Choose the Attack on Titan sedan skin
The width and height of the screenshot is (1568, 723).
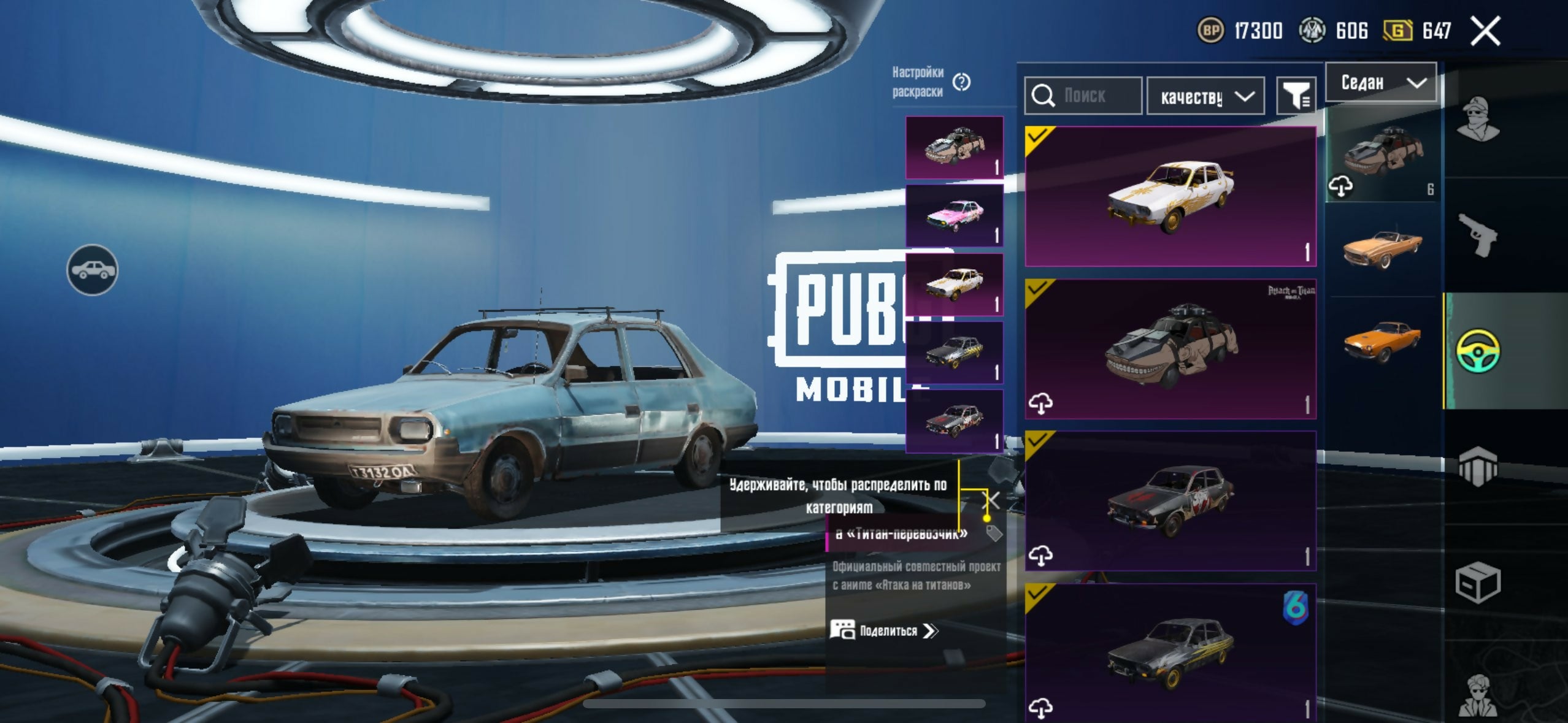(1170, 349)
